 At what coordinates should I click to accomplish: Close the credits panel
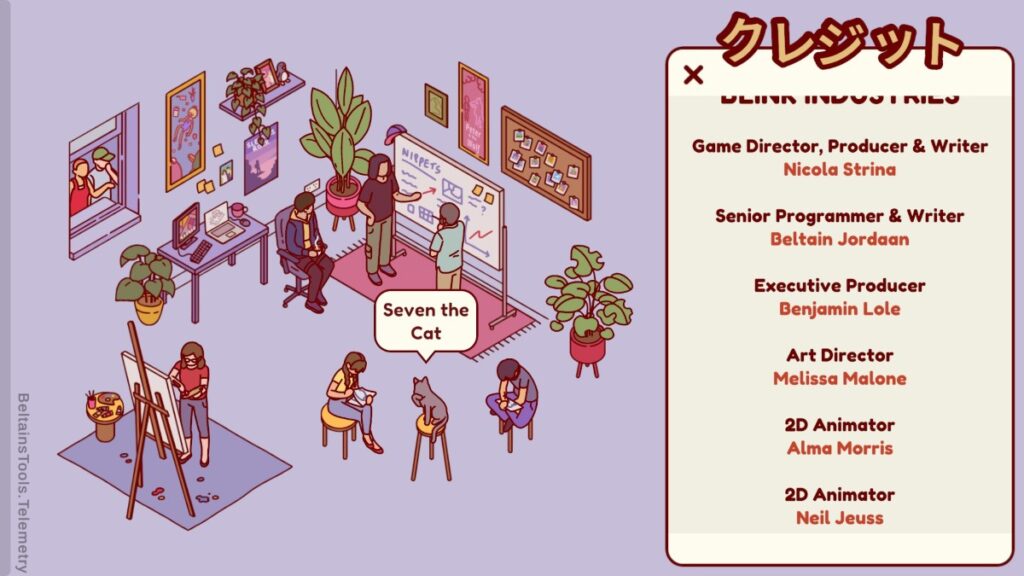tap(693, 74)
